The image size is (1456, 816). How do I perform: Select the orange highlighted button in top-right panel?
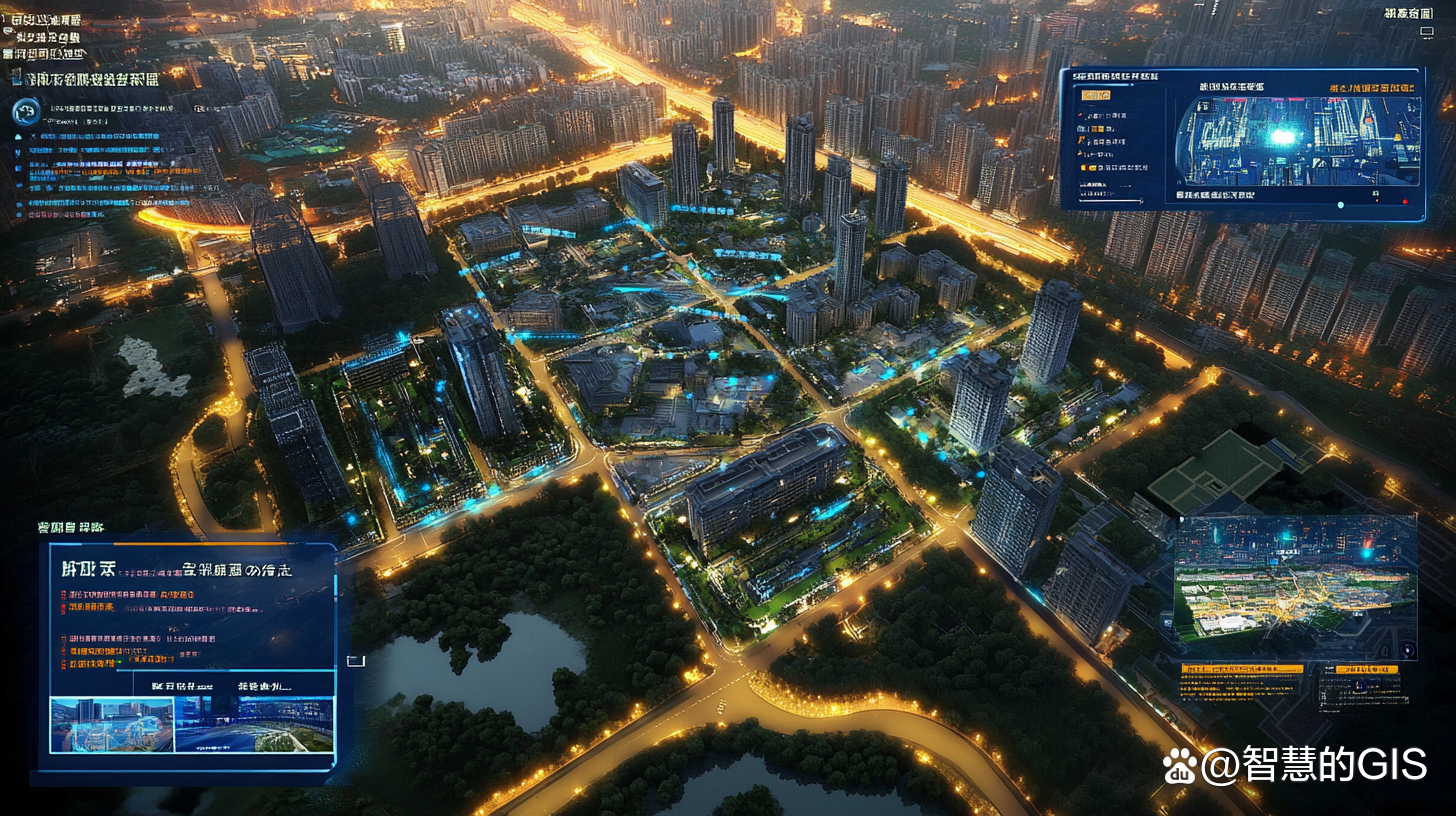click(x=1095, y=95)
